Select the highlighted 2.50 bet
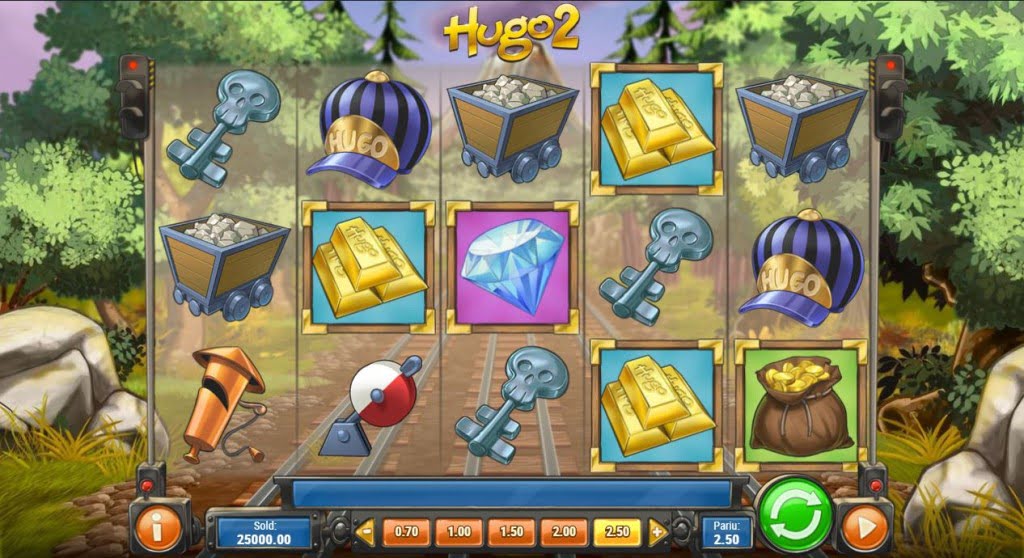Image resolution: width=1024 pixels, height=558 pixels. click(617, 531)
